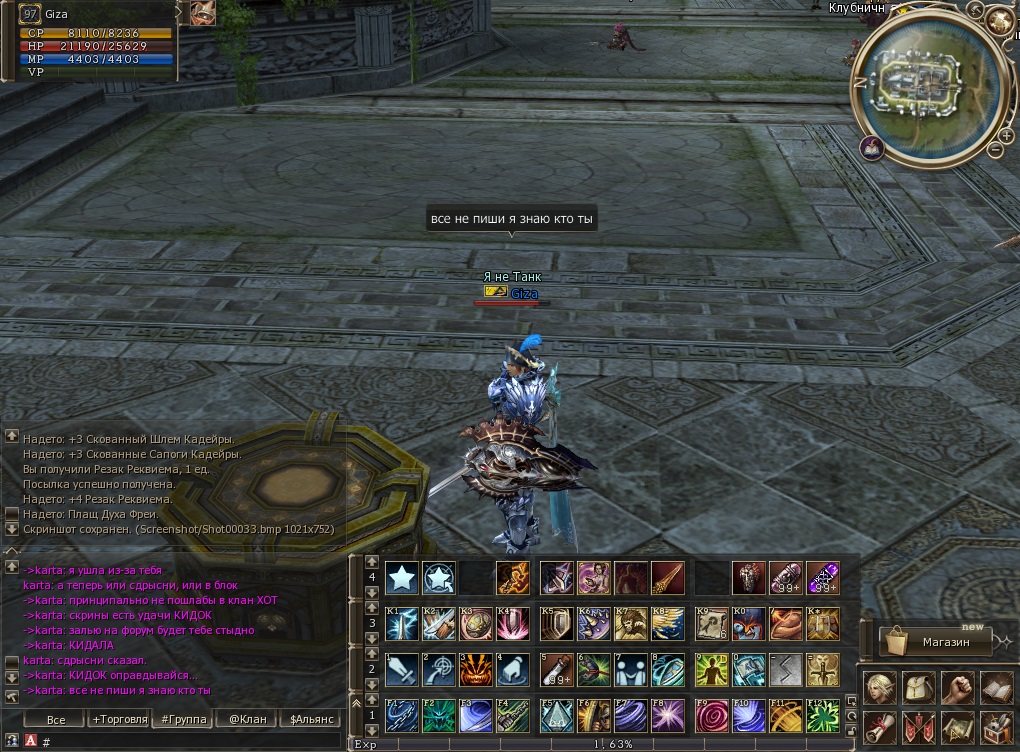
Task: Switch chat to the +Торговля tab
Action: [x=119, y=719]
